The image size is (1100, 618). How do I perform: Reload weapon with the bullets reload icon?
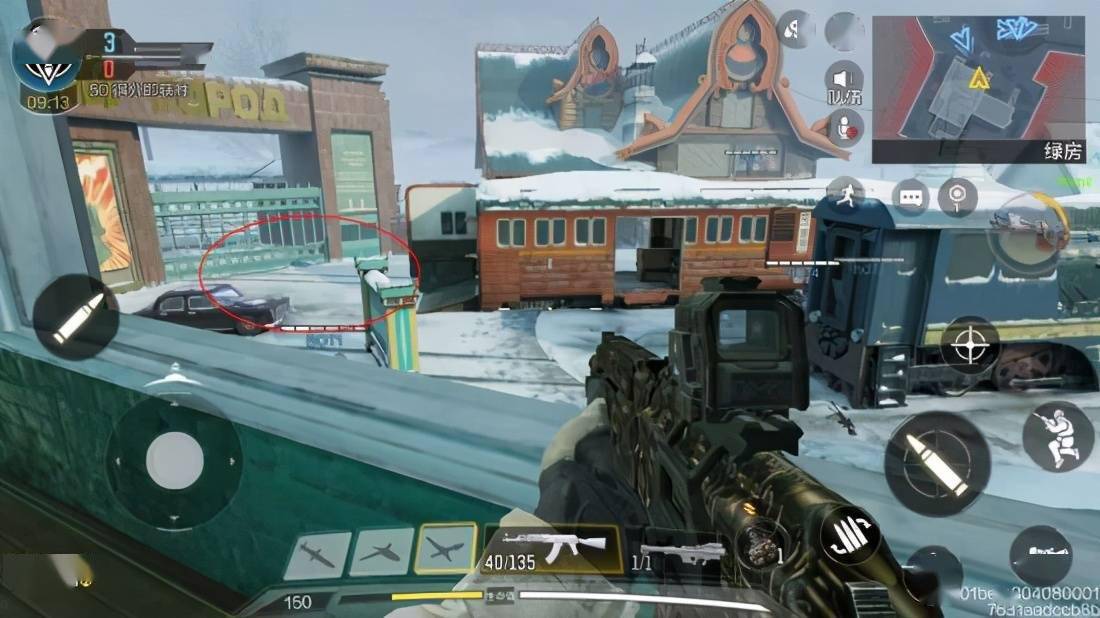[x=850, y=536]
